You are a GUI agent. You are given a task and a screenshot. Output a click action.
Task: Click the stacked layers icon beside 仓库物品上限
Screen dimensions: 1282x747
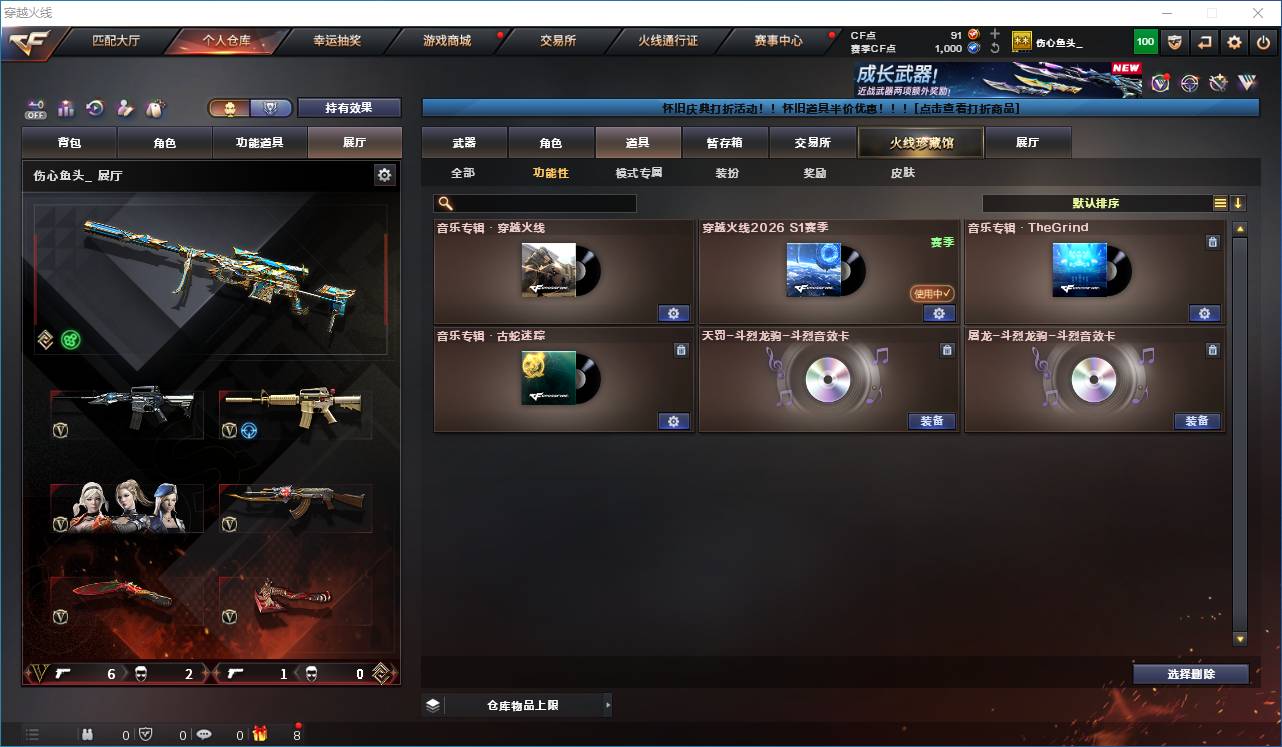click(432, 704)
